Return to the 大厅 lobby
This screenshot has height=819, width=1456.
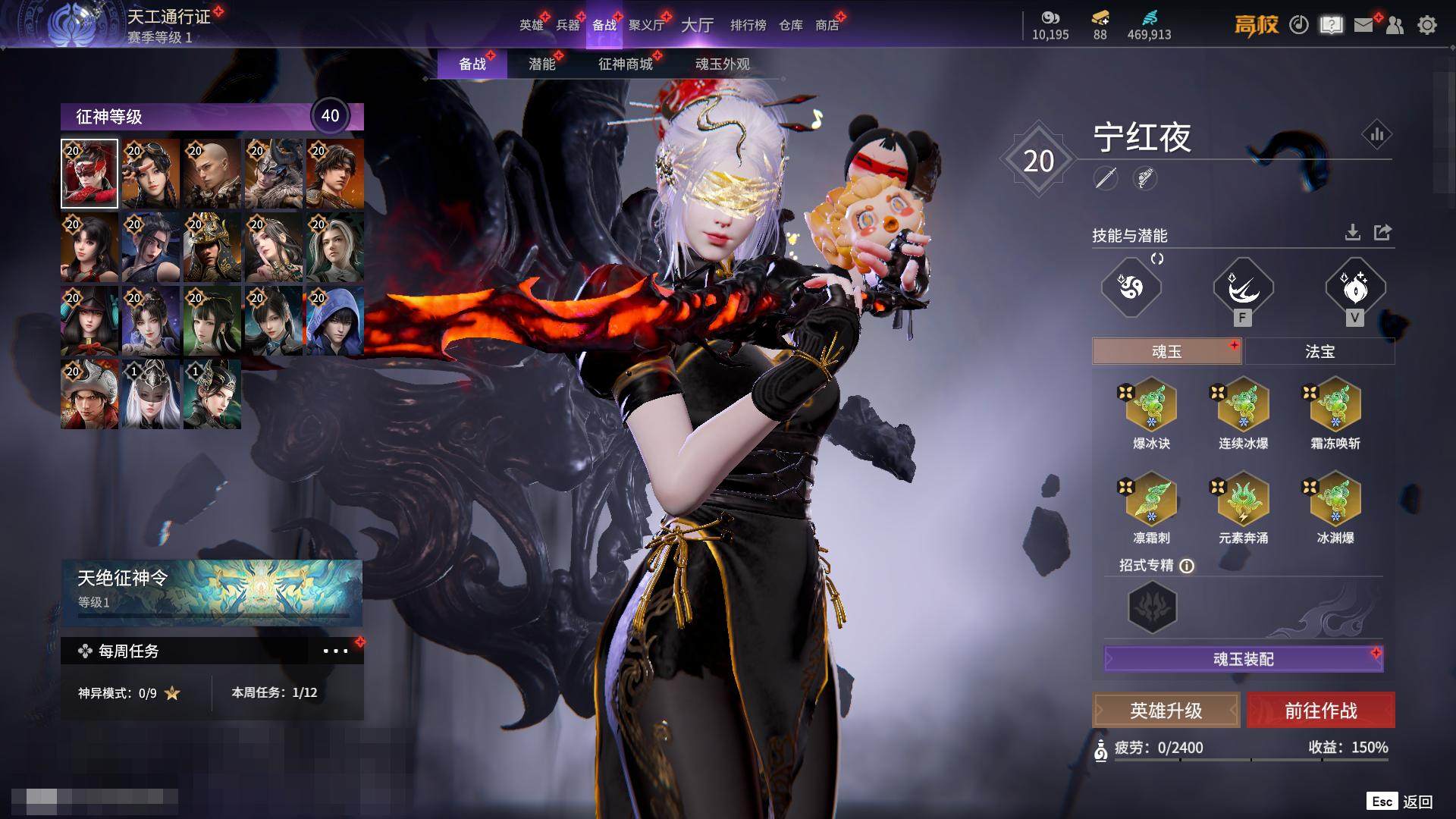[x=697, y=25]
